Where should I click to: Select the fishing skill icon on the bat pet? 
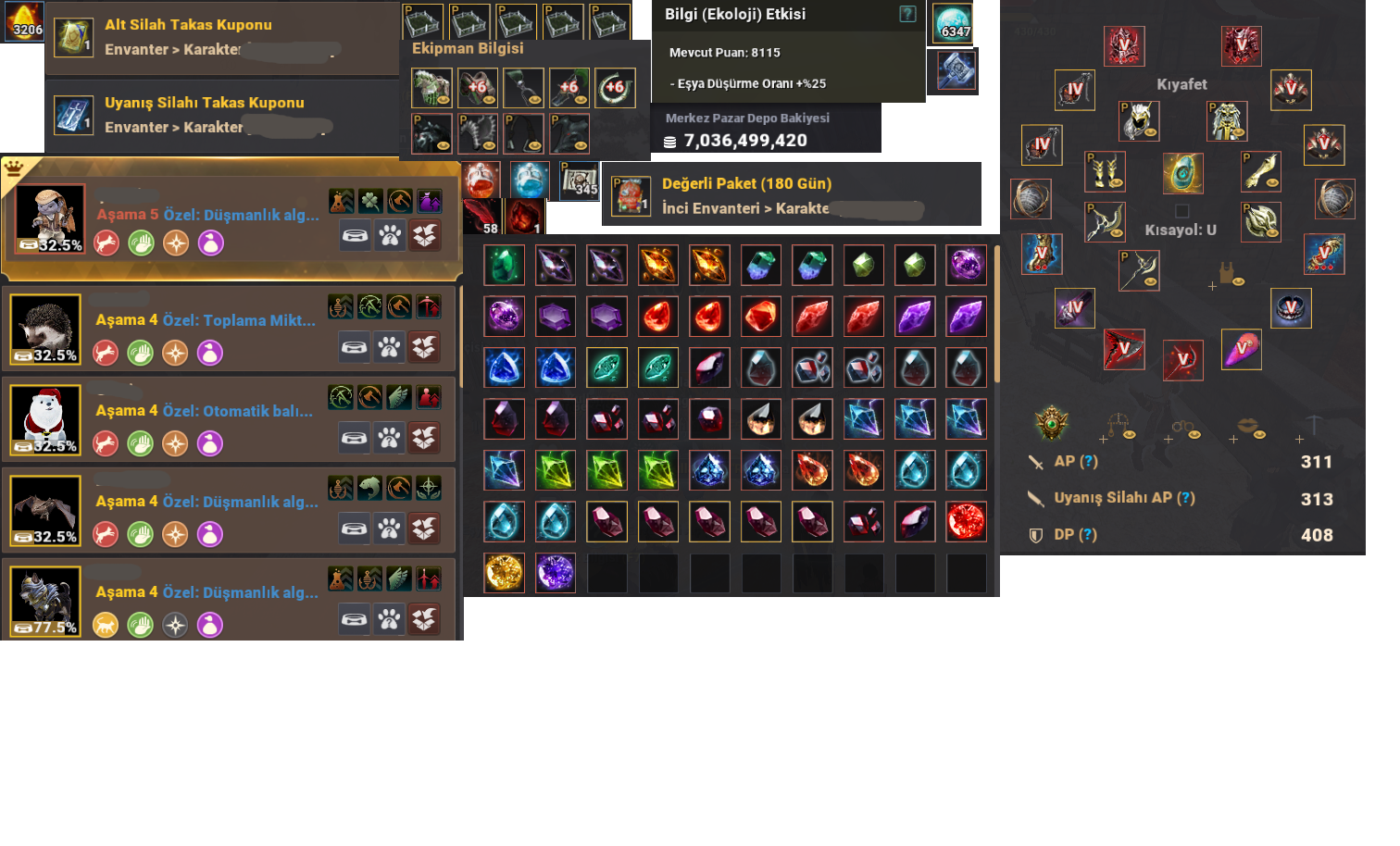point(370,488)
